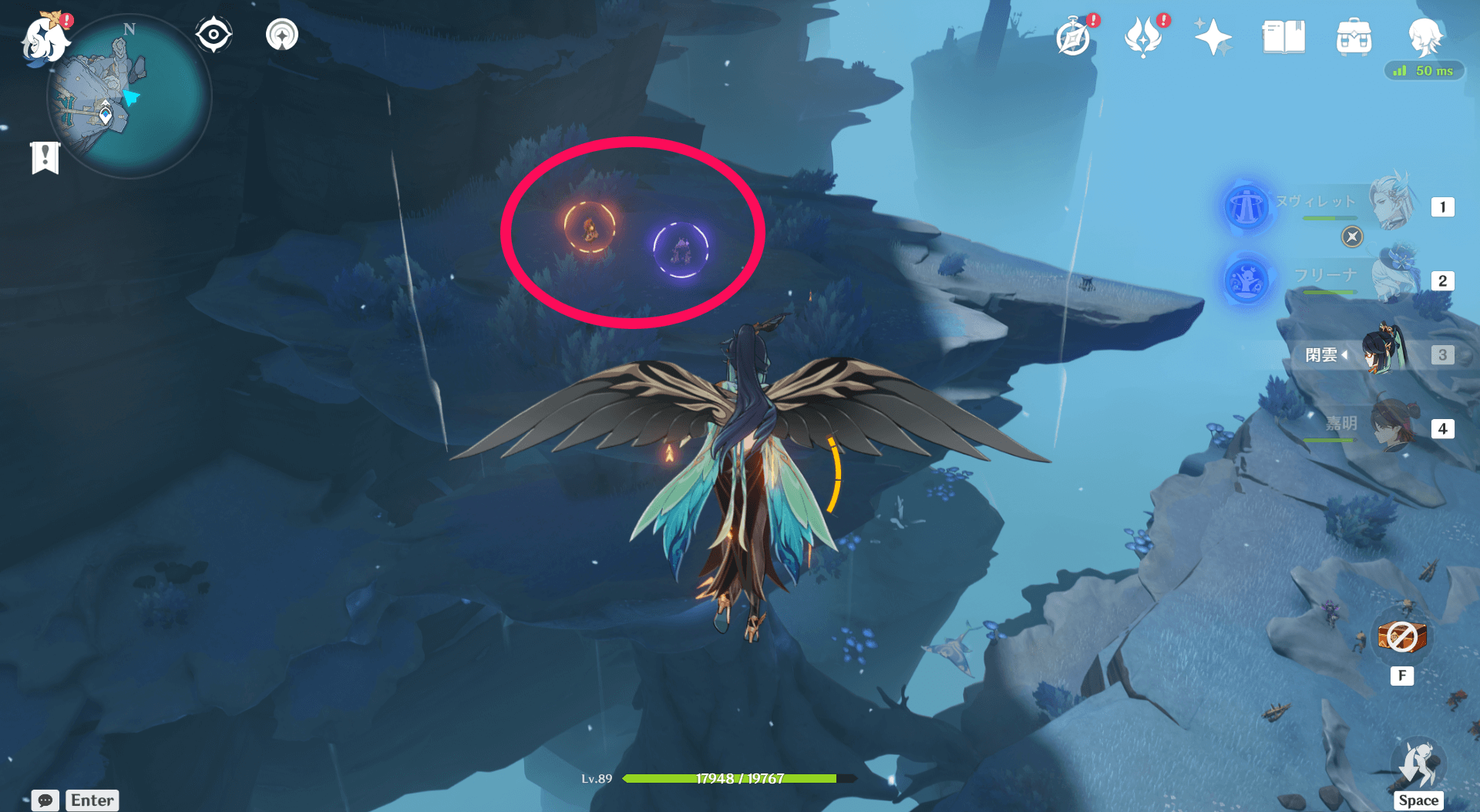The image size is (1480, 812).
Task: Toggle the party lineup visibility with the X button
Action: click(1351, 237)
